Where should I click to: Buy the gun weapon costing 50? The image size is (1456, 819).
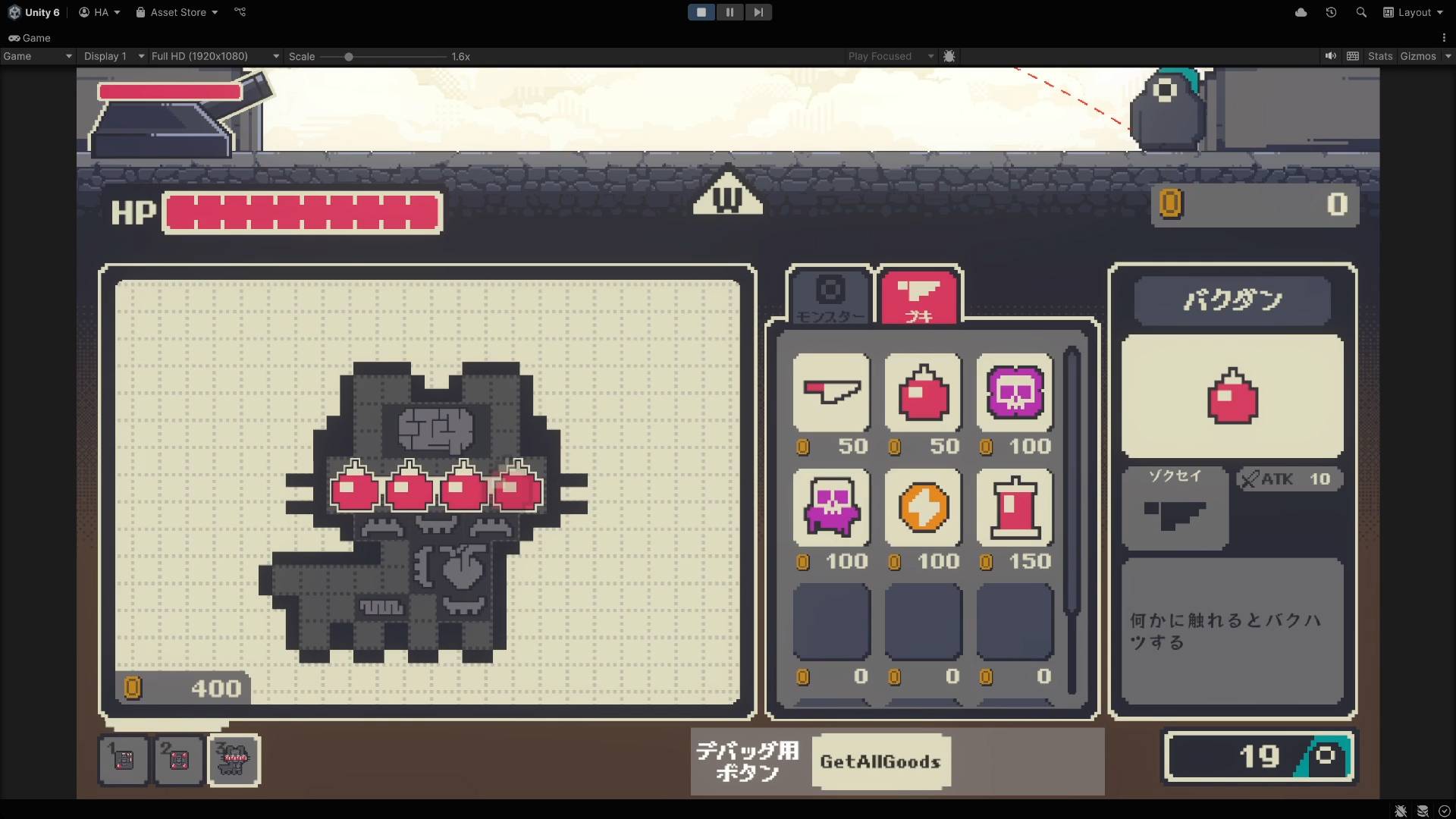tap(831, 392)
